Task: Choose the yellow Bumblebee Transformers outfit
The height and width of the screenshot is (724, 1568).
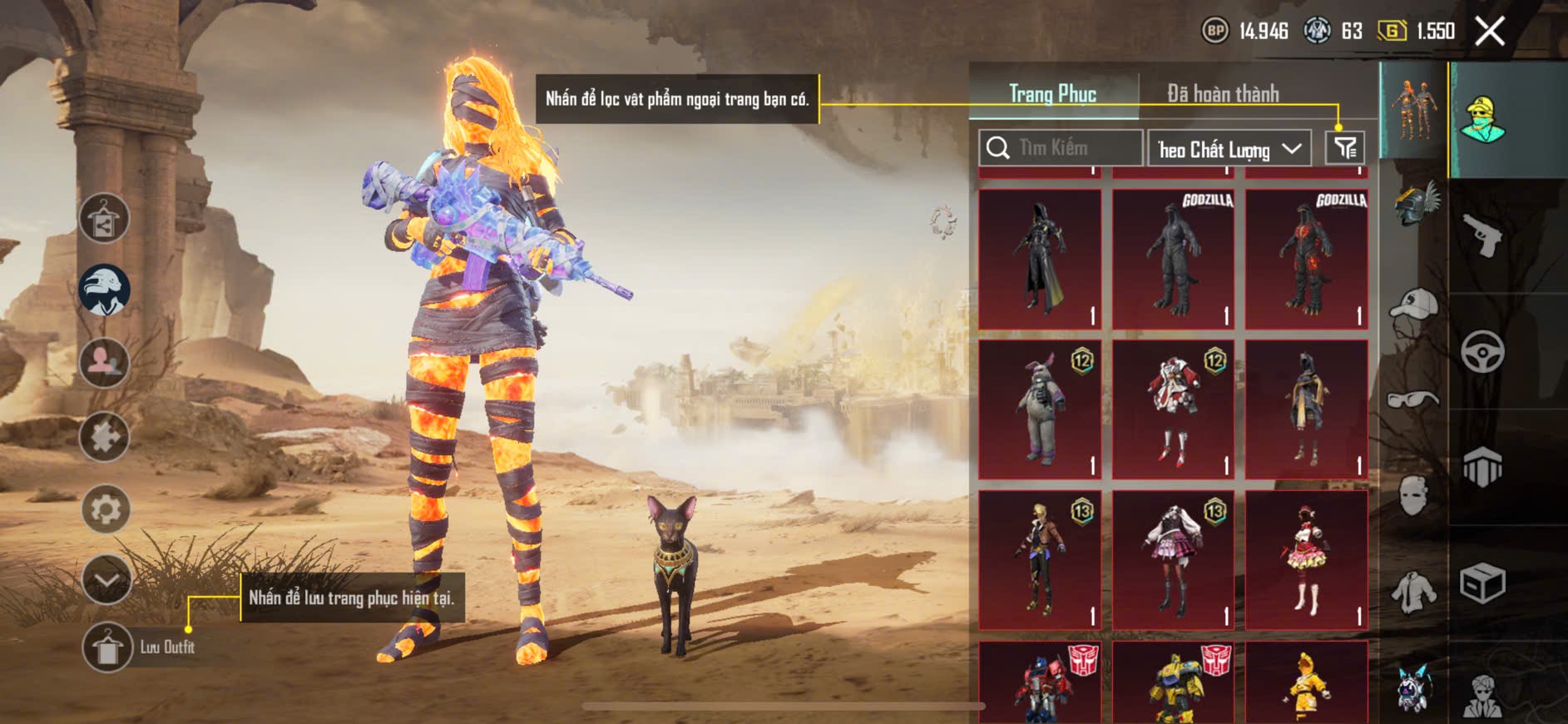Action: pos(1173,682)
